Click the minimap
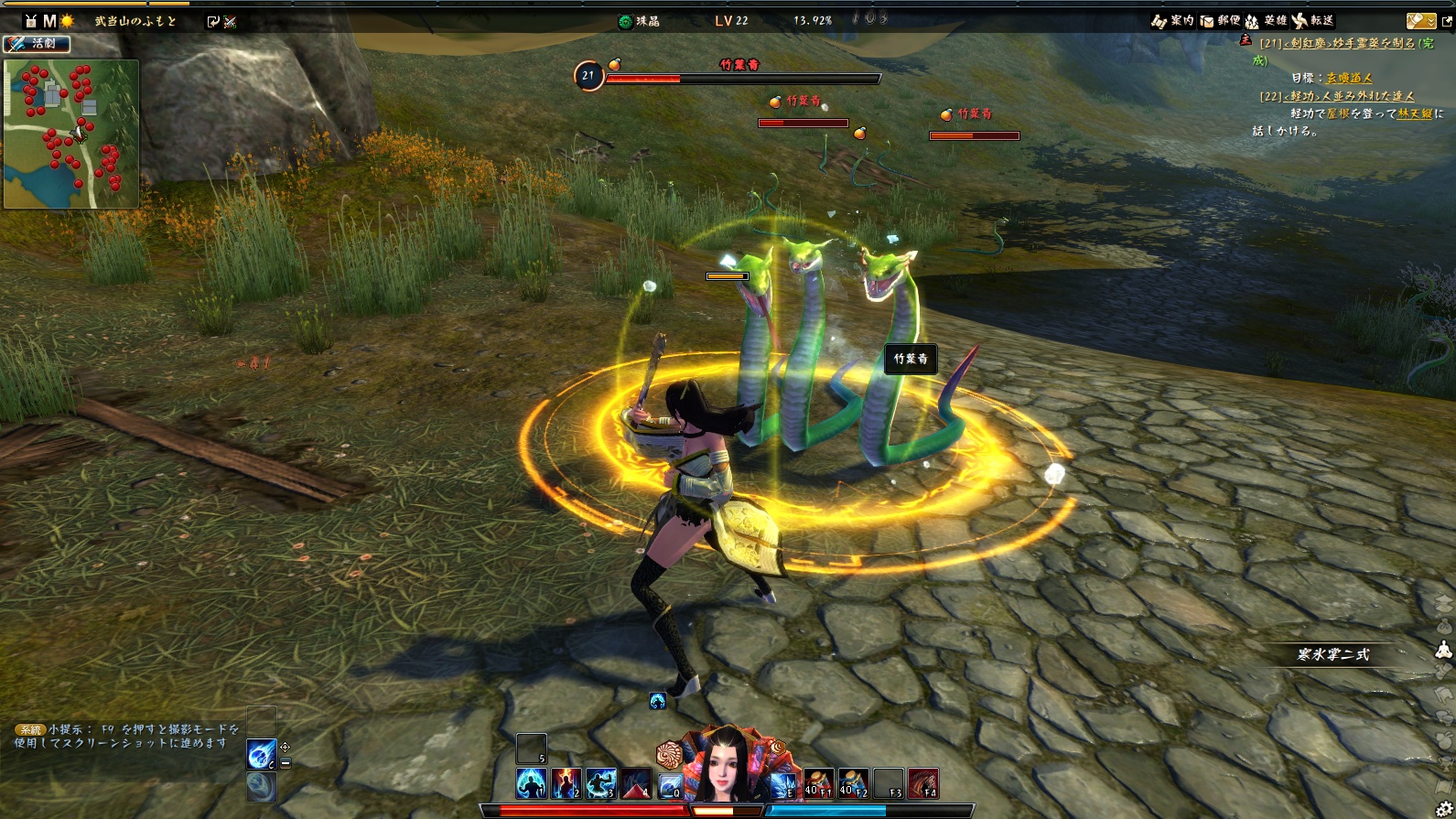The height and width of the screenshot is (819, 1456). [x=71, y=135]
